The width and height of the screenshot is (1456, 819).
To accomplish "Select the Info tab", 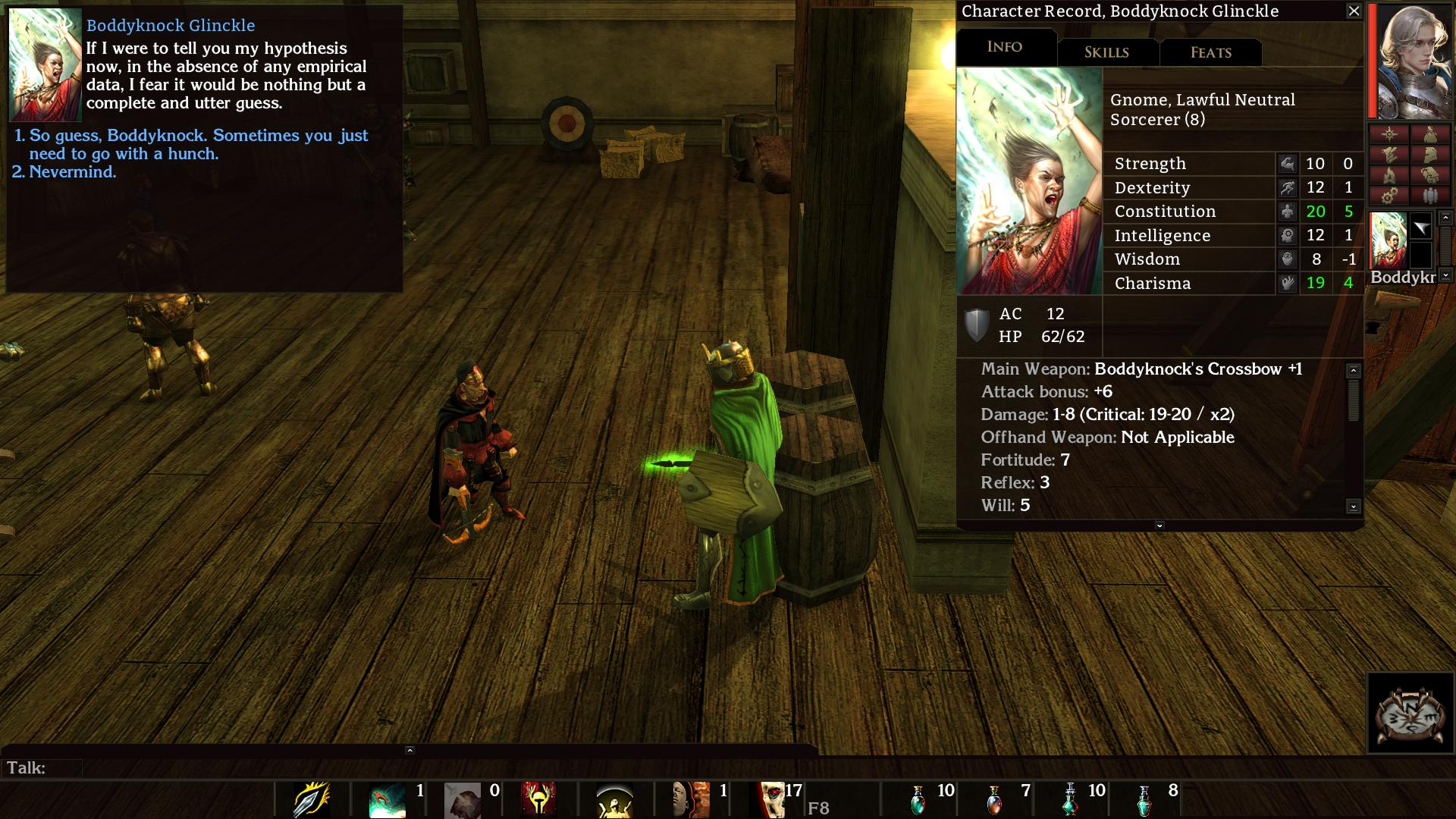I will tap(1005, 47).
